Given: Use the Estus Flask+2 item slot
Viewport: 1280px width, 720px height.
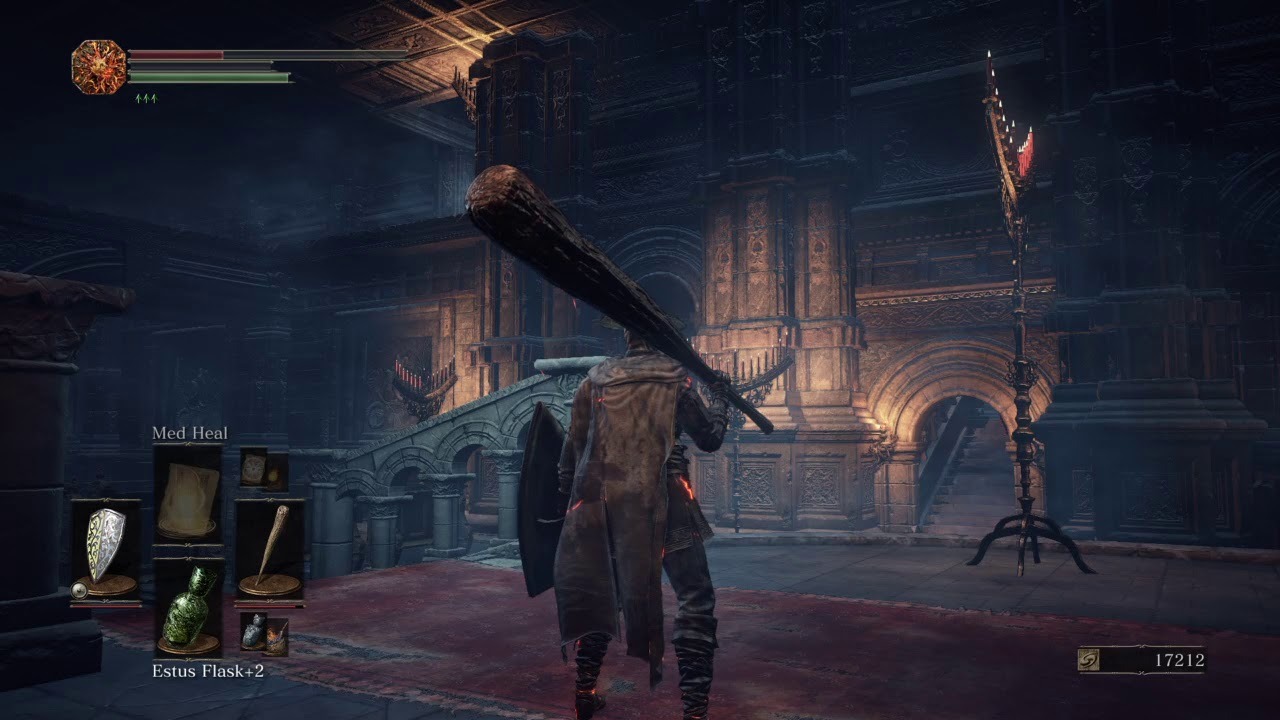Looking at the screenshot, I should pyautogui.click(x=188, y=607).
